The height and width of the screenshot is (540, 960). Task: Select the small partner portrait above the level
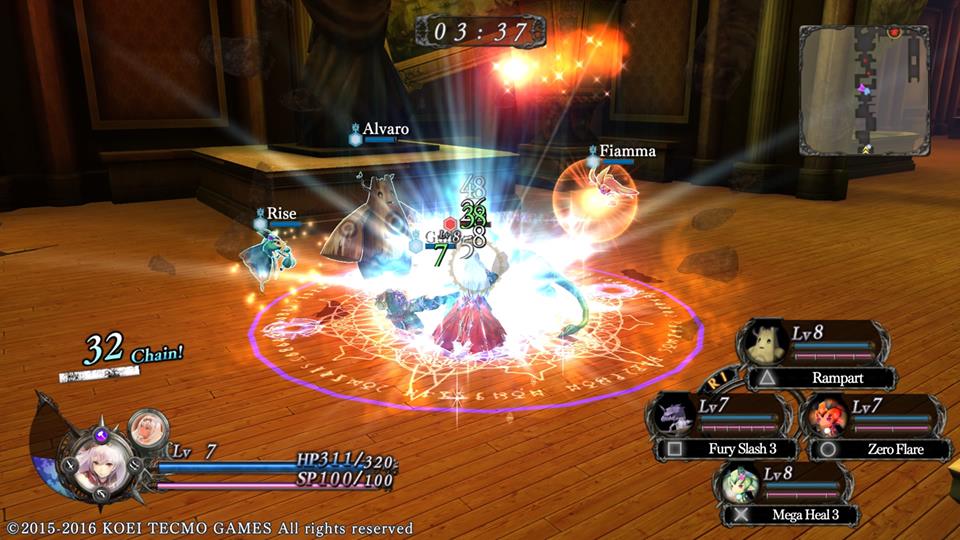coord(148,400)
